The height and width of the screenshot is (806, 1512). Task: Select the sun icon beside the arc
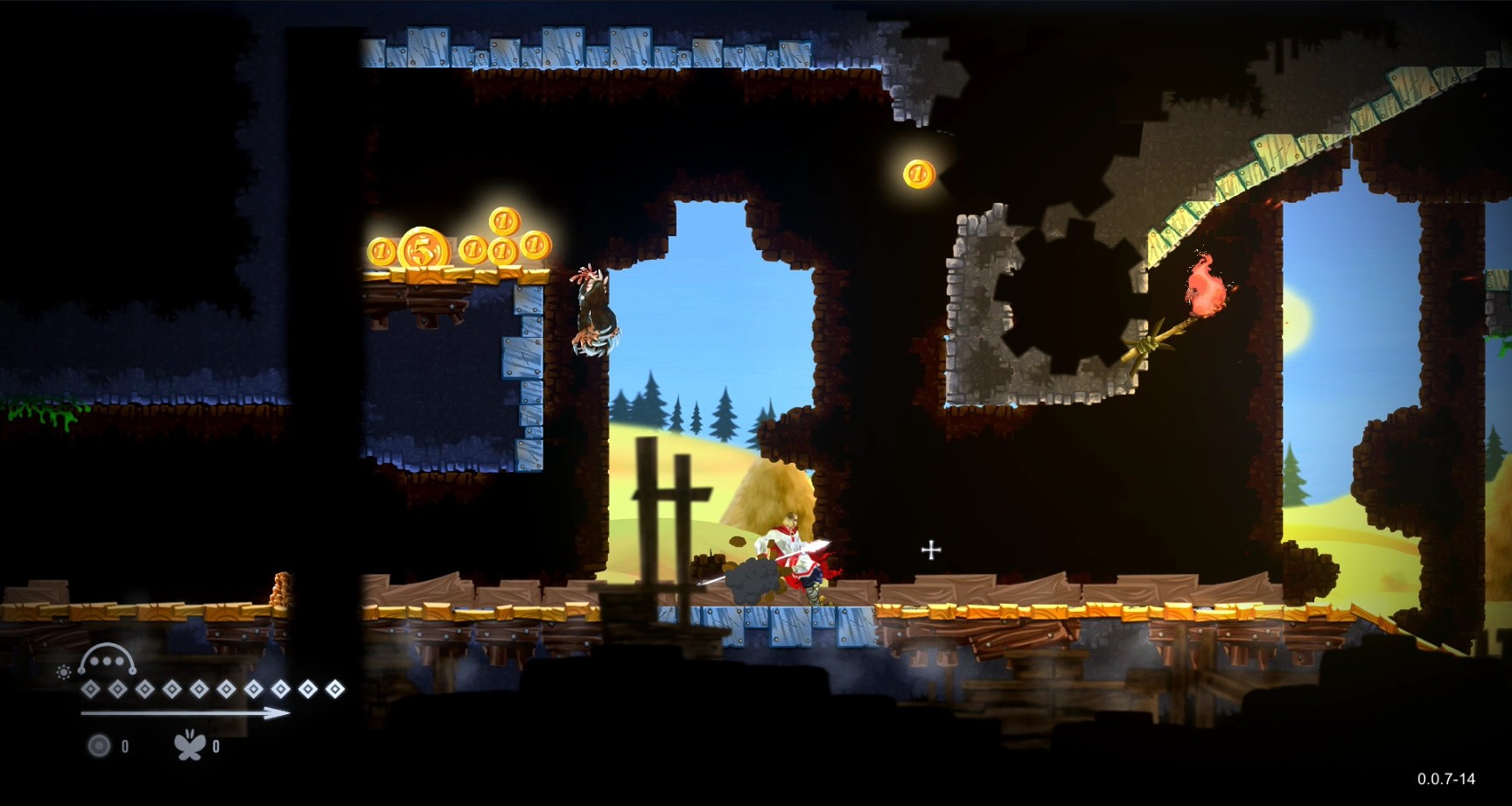click(63, 672)
